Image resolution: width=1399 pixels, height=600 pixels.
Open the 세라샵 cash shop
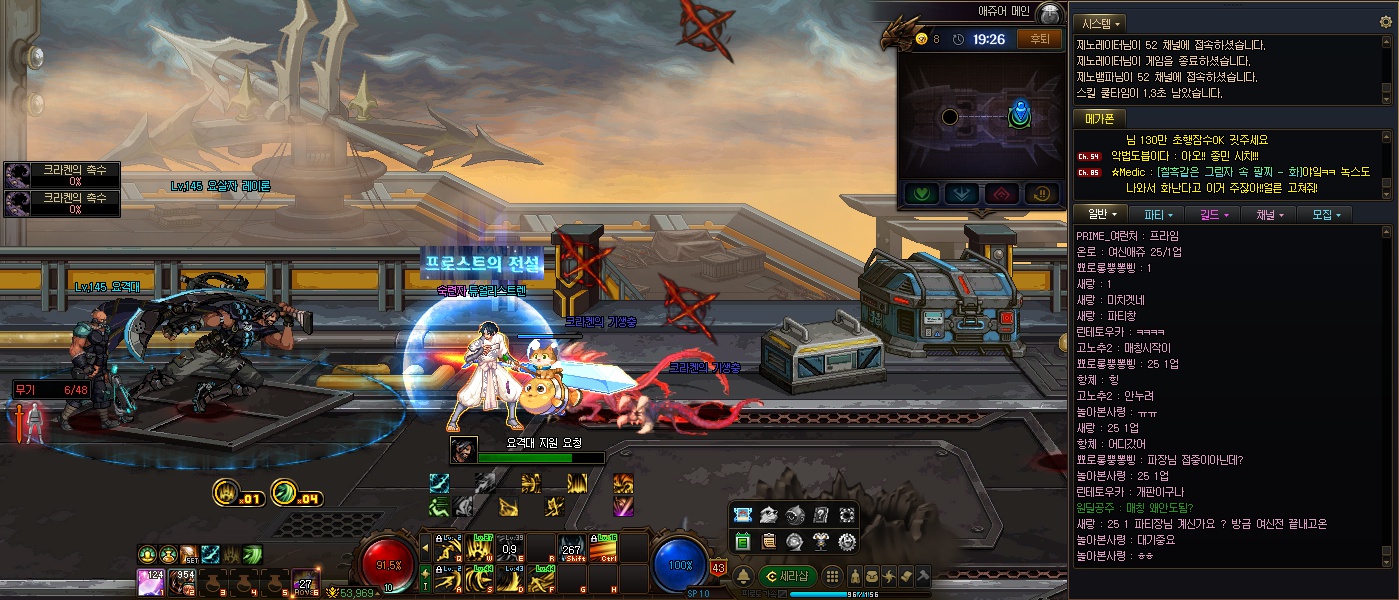(x=786, y=576)
